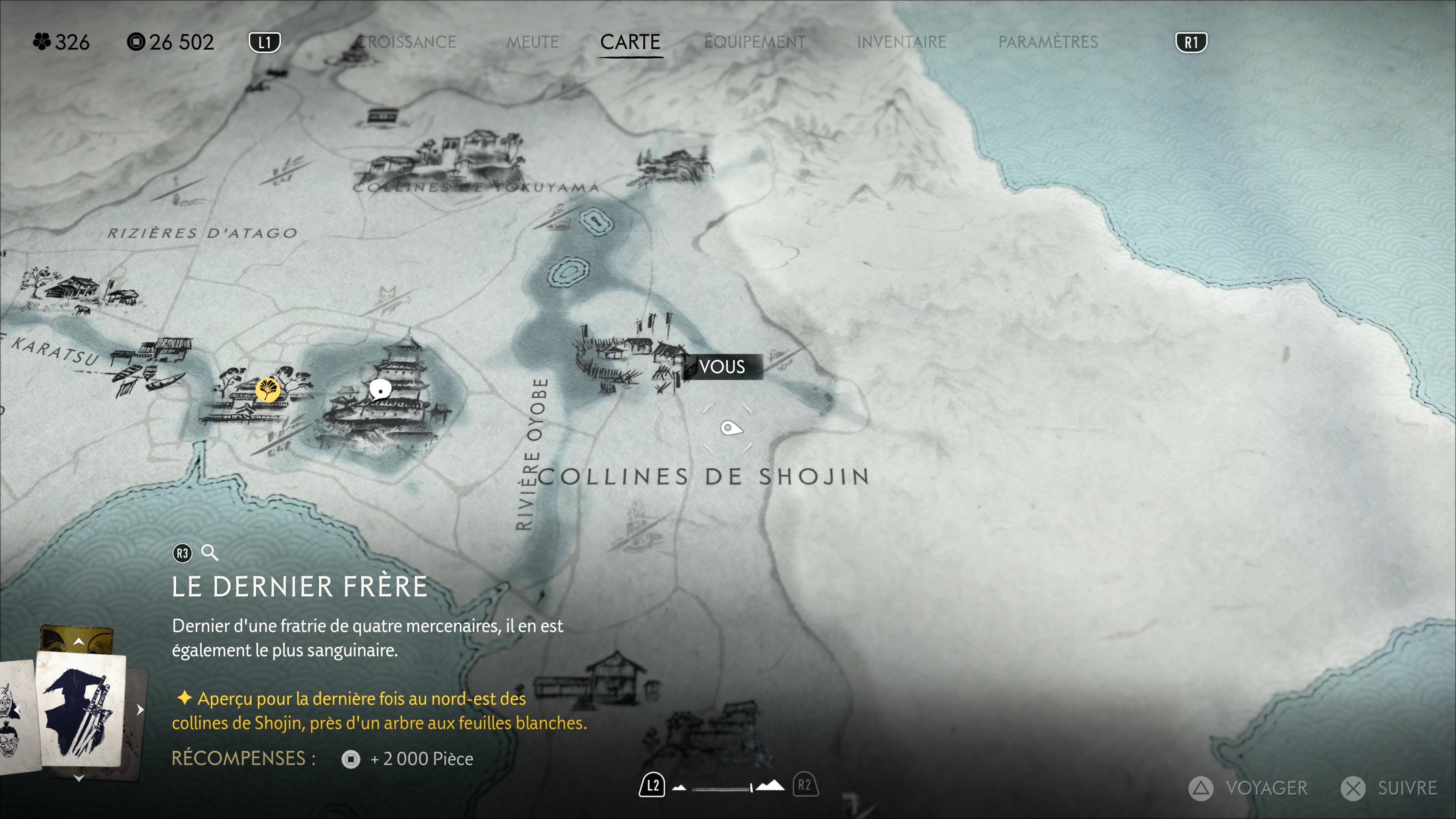Viewport: 1456px width, 819px height.
Task: Open the Meute tab
Action: click(x=532, y=42)
